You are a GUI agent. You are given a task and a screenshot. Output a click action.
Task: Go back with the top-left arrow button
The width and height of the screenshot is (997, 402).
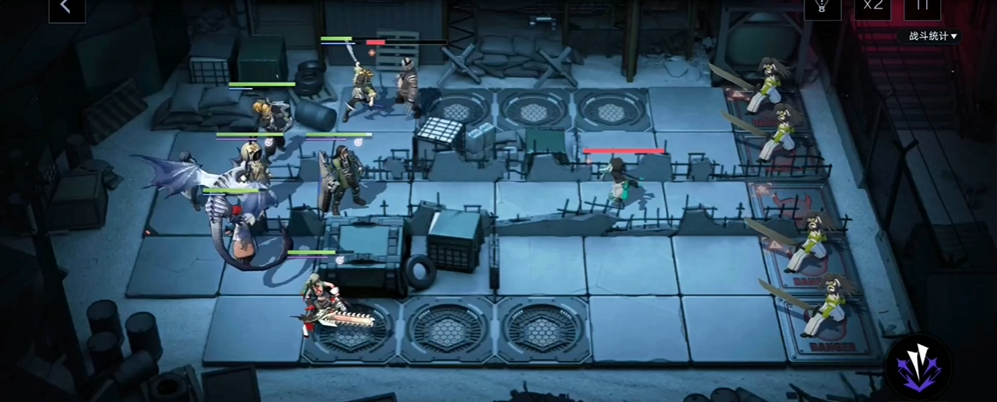point(66,8)
